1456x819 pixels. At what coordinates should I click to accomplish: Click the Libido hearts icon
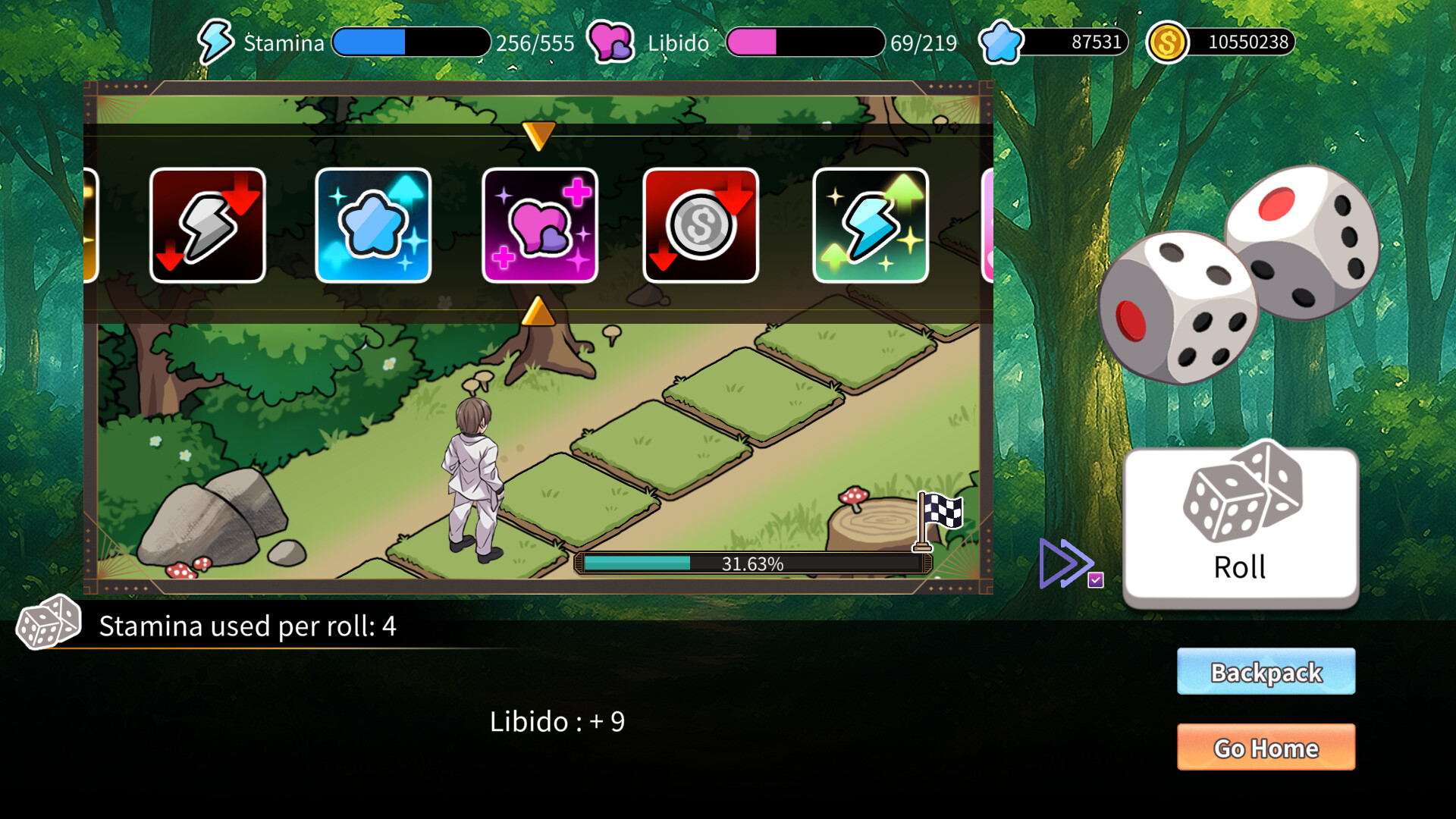tap(610, 42)
